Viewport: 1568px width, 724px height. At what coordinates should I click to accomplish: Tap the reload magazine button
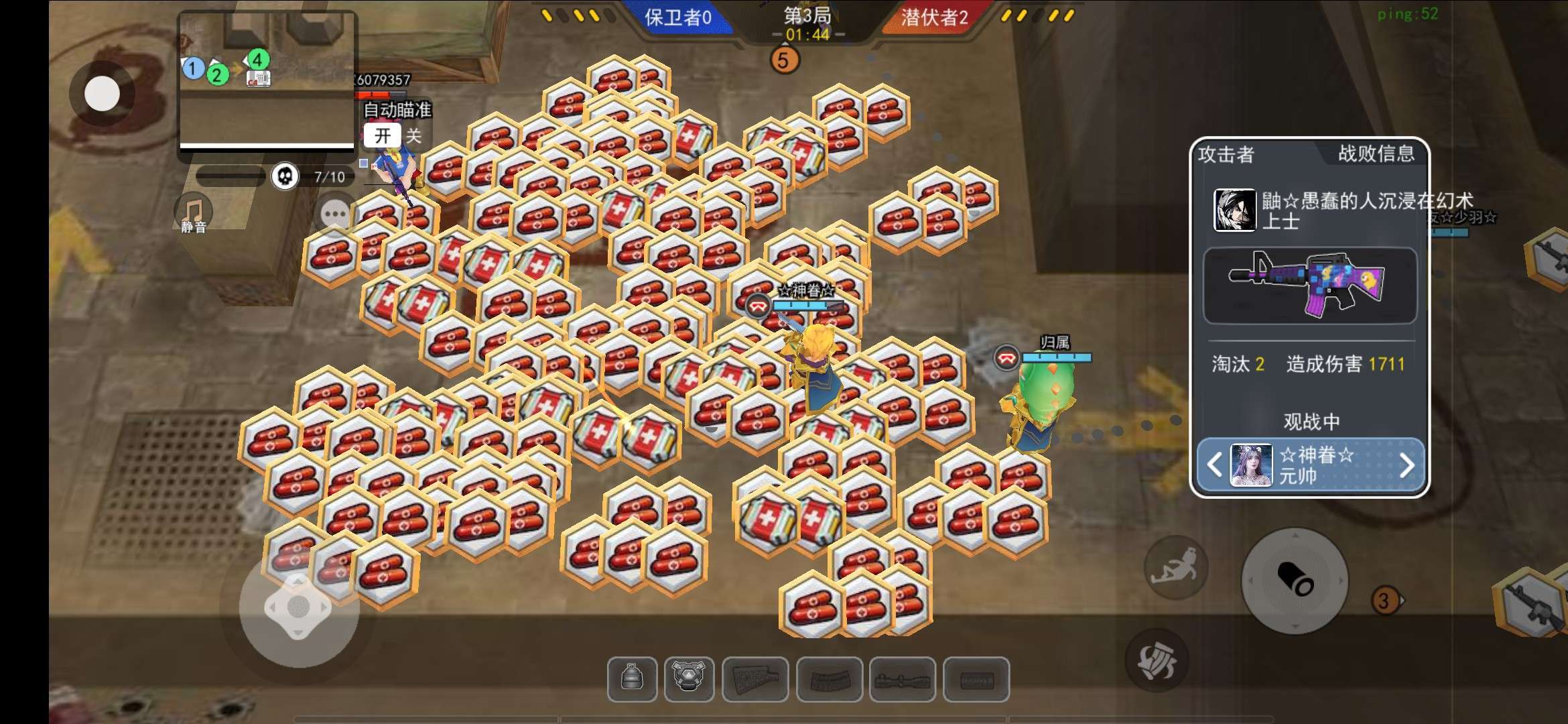[x=1157, y=660]
